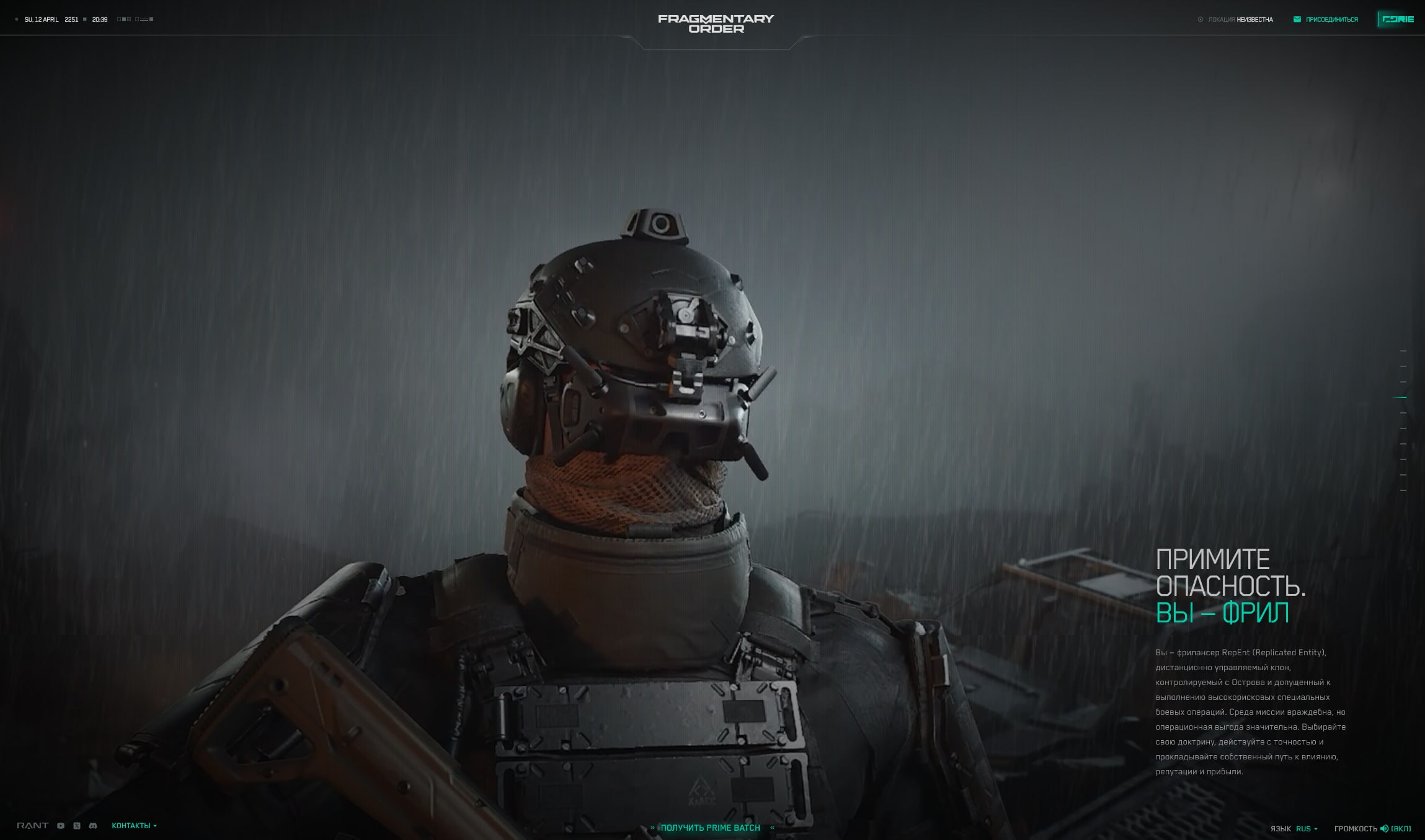Open the X social media icon
This screenshot has height=840, width=1425.
[x=77, y=826]
